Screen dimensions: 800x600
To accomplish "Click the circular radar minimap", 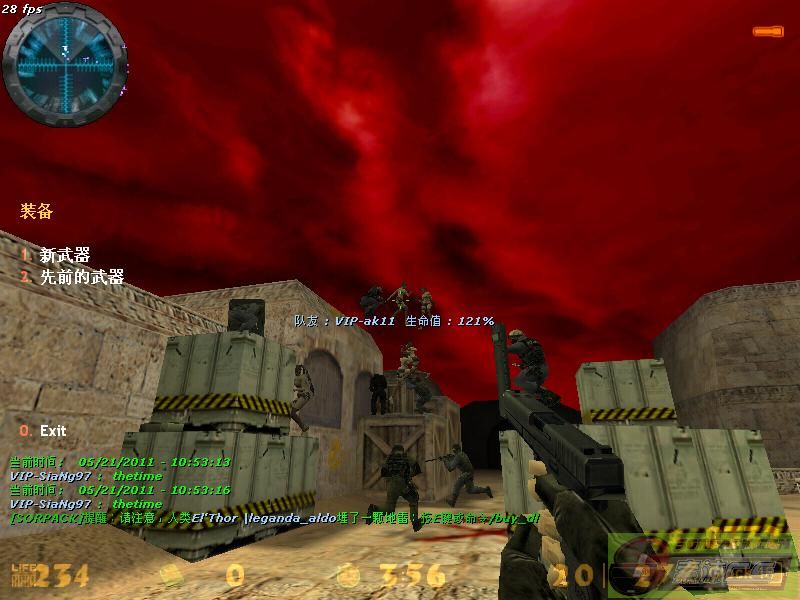I will coord(62,58).
